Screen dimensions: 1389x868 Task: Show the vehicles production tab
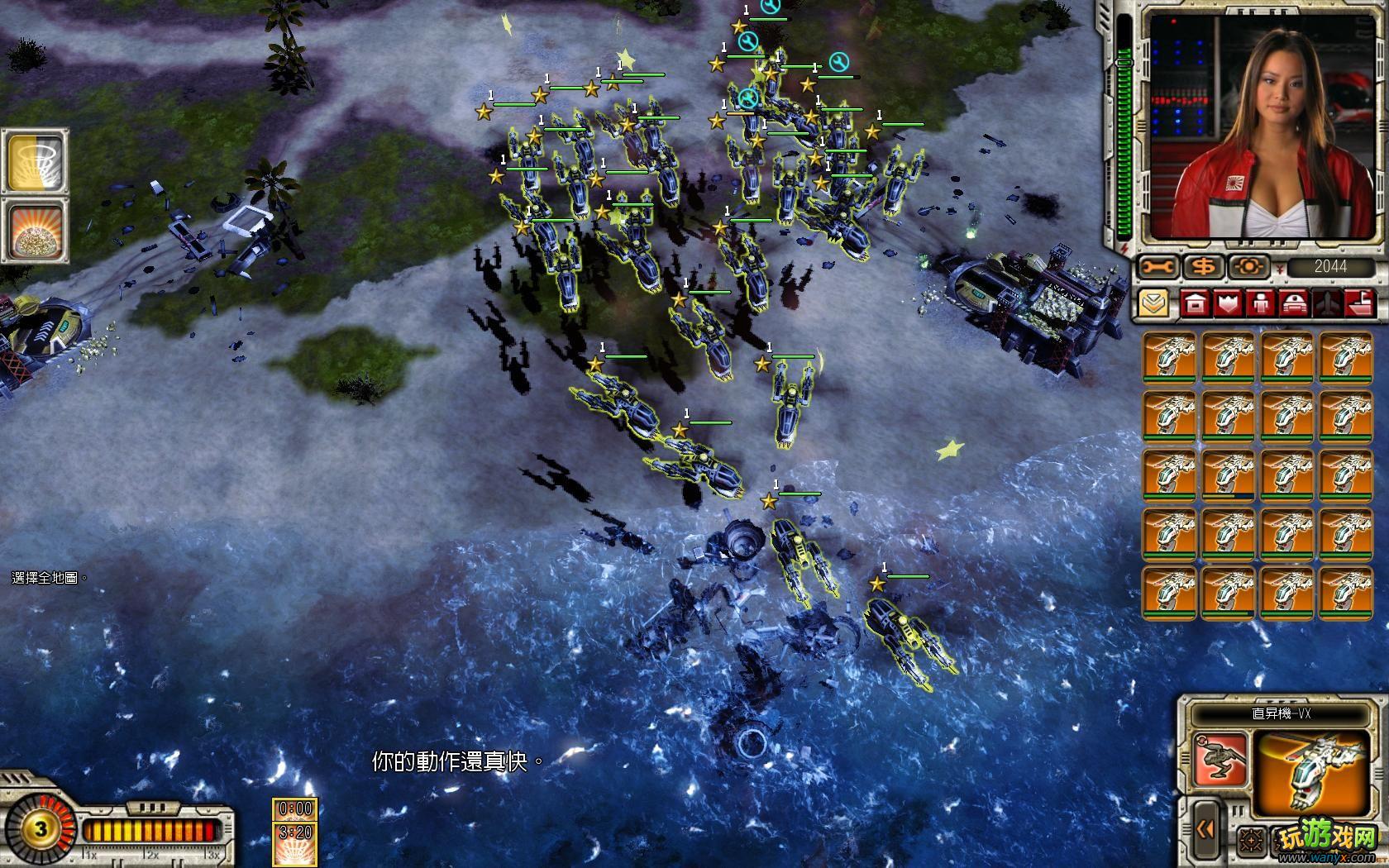1293,303
